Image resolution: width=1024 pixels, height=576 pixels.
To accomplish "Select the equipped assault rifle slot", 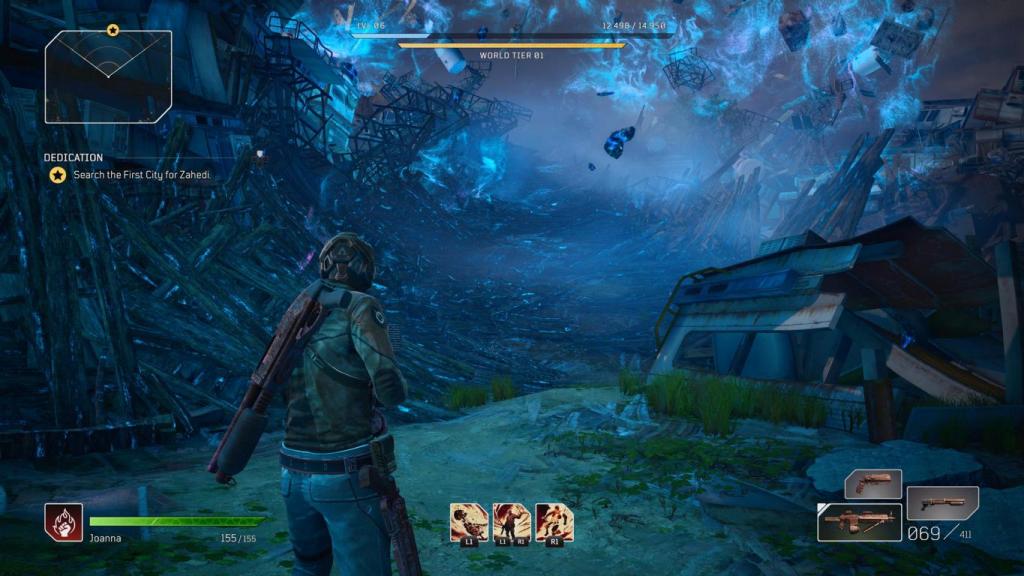I will tap(859, 522).
